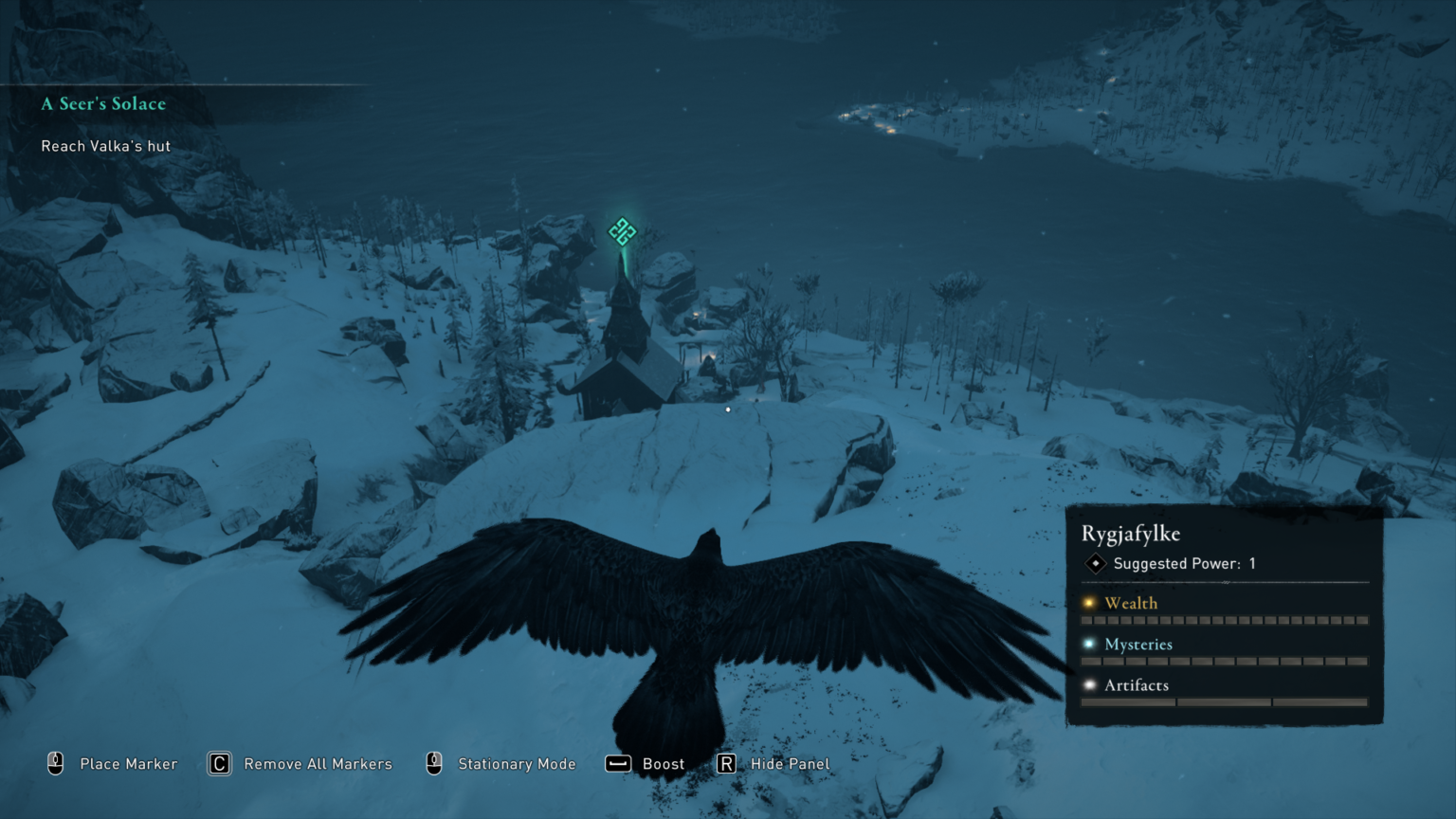This screenshot has width=1456, height=819.
Task: Click the objective text Reach Valka's hut
Action: tap(105, 146)
